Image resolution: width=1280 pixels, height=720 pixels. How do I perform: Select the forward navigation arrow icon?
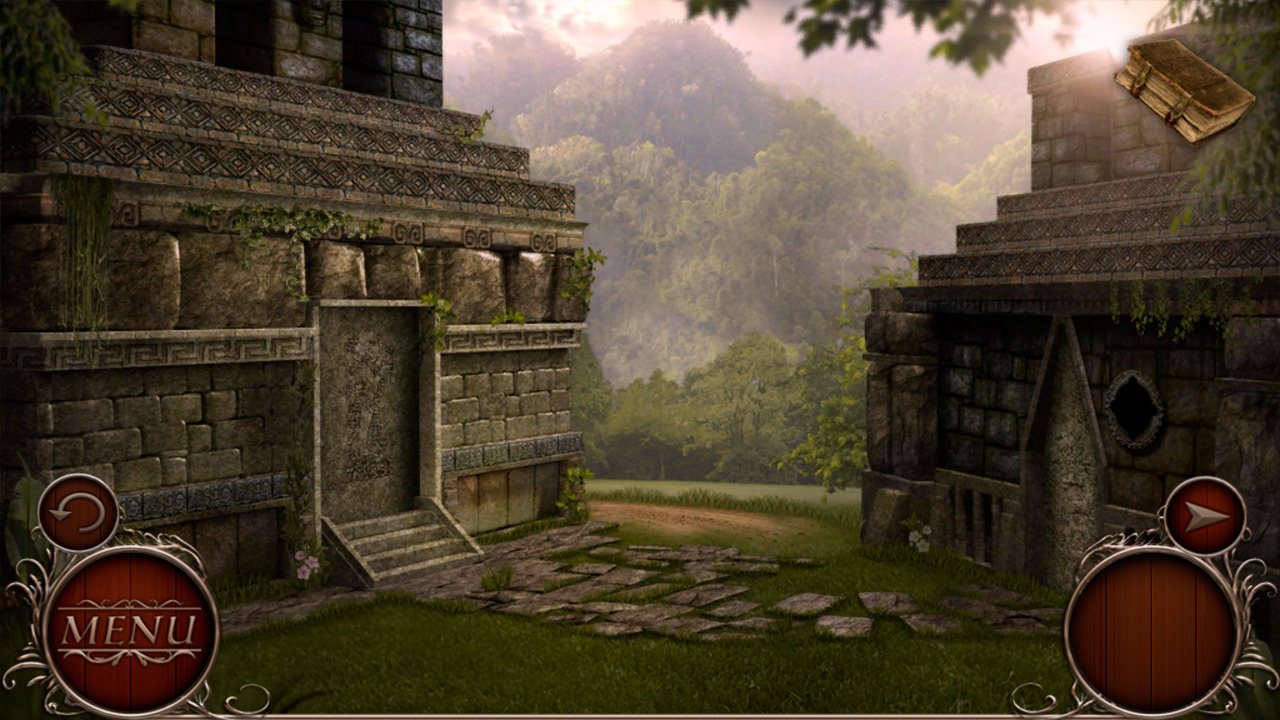tap(1204, 513)
